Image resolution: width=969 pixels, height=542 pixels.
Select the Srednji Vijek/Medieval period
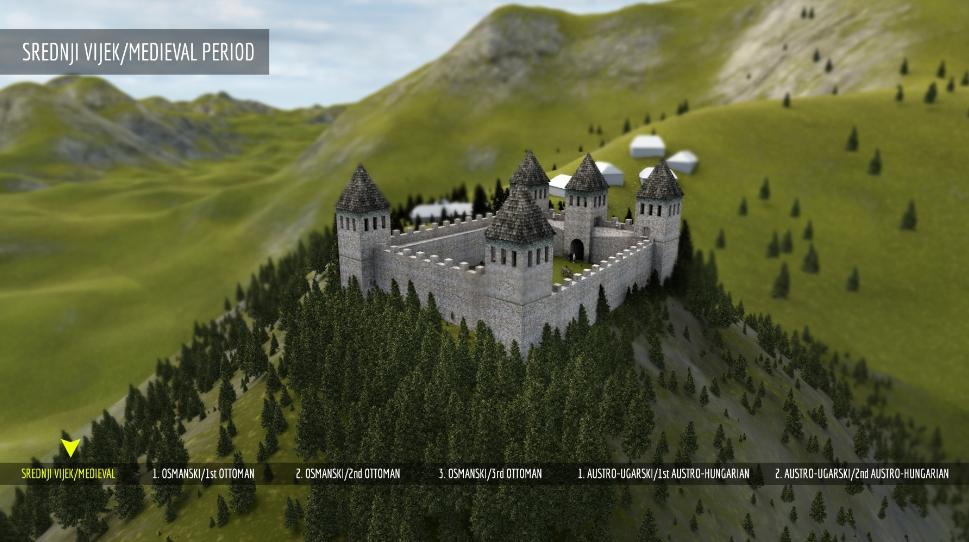[70, 473]
